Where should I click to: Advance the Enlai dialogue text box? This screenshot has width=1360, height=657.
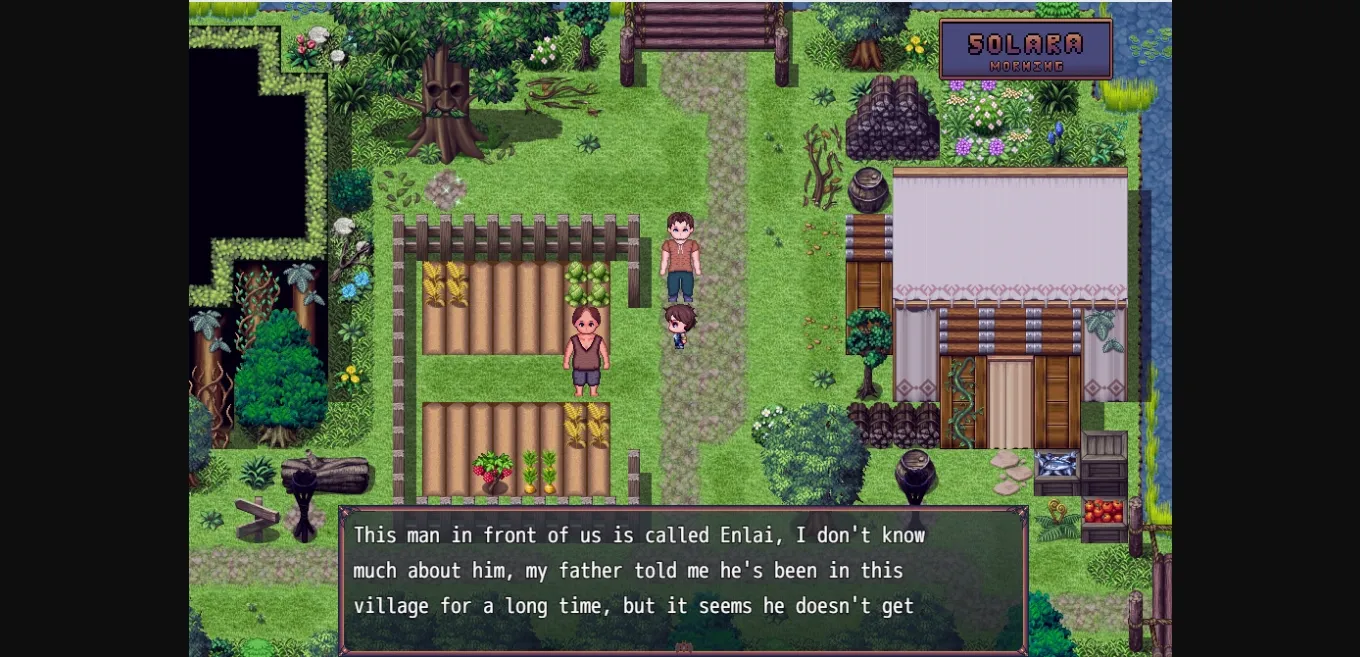pyautogui.click(x=683, y=579)
